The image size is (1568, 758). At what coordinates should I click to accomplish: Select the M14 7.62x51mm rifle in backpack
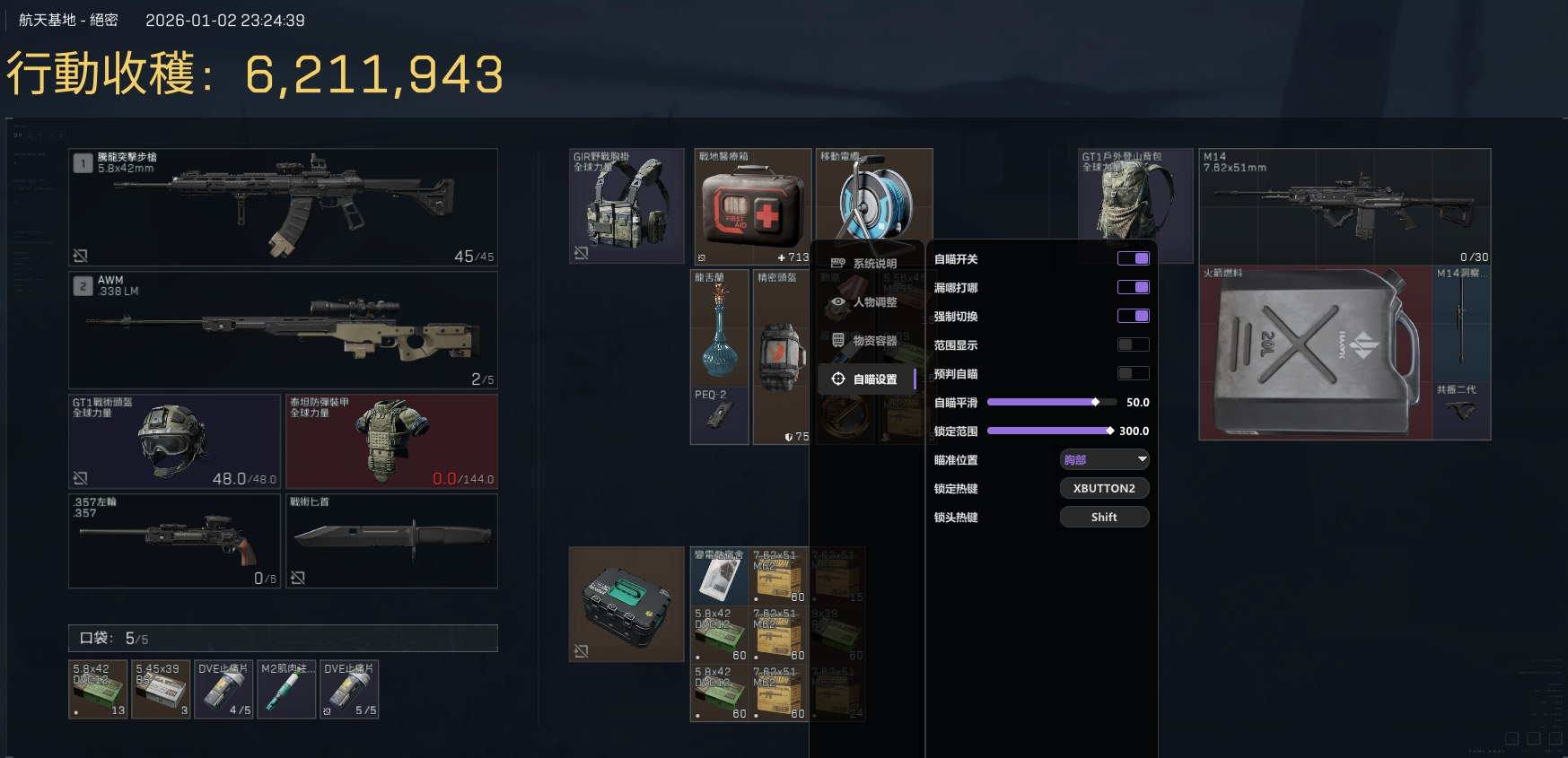[x=1345, y=207]
